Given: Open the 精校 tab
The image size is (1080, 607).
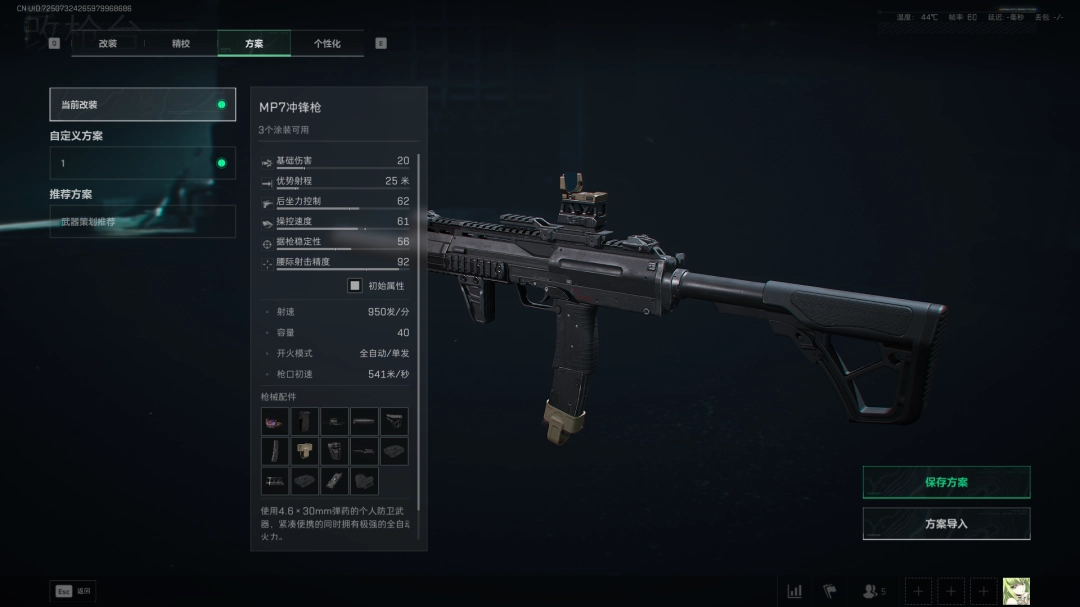Looking at the screenshot, I should coord(181,44).
